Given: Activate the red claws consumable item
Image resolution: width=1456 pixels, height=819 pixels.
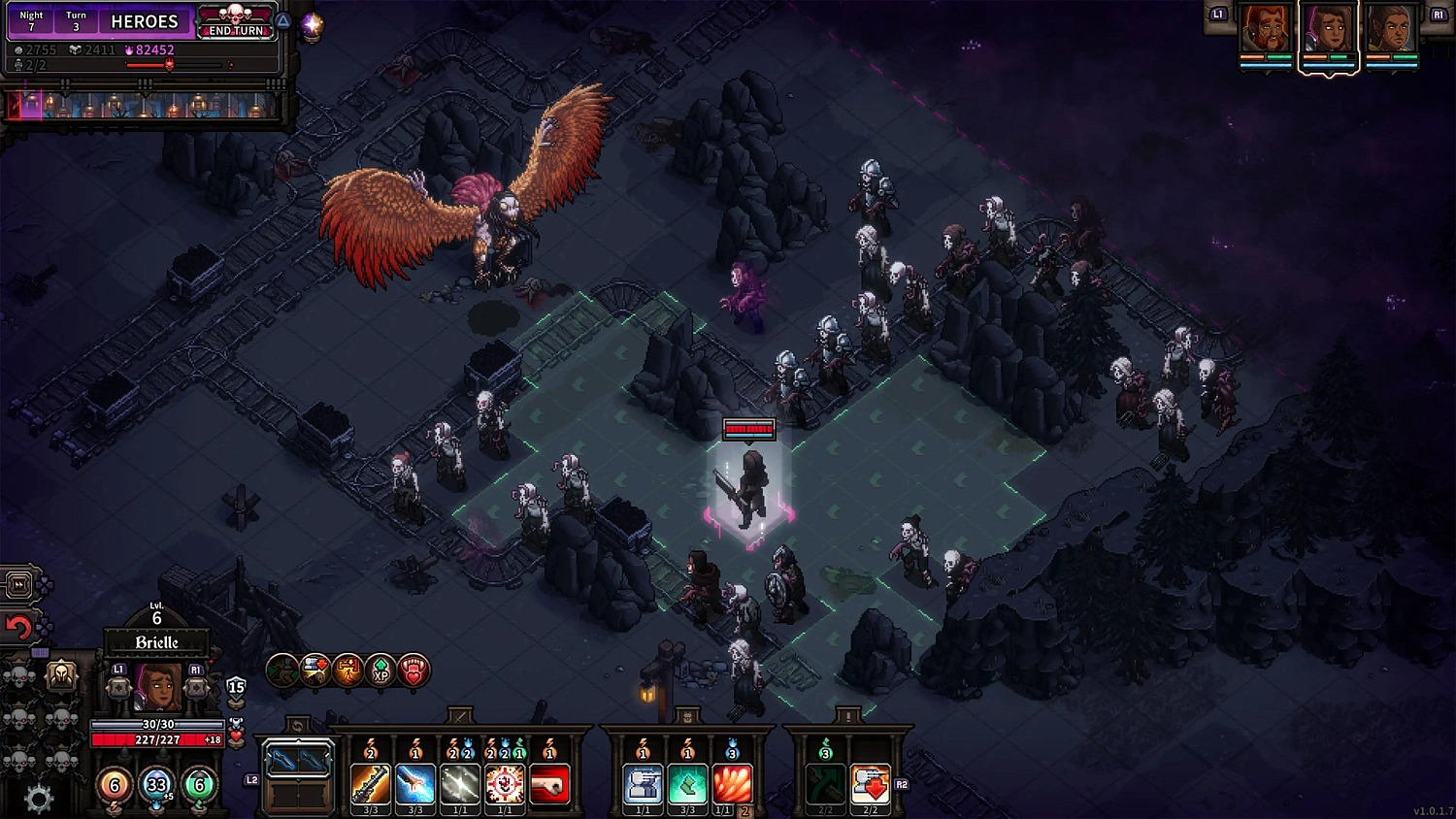Looking at the screenshot, I should 731,783.
